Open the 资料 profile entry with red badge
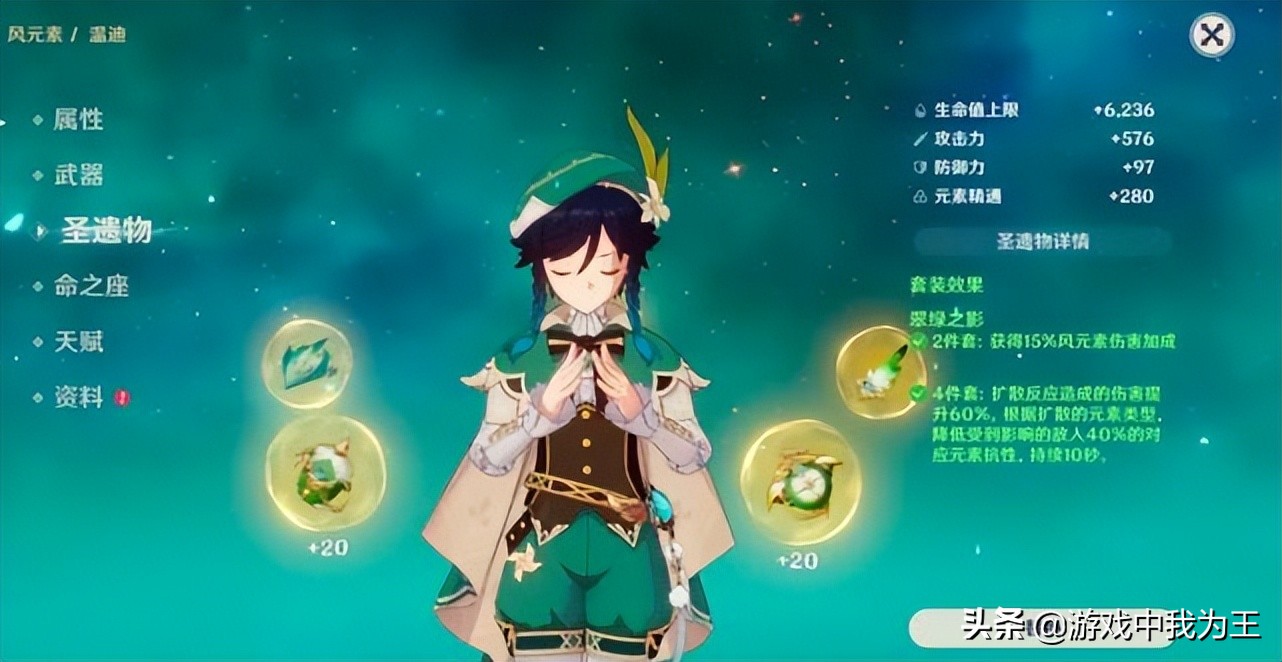 (80, 398)
